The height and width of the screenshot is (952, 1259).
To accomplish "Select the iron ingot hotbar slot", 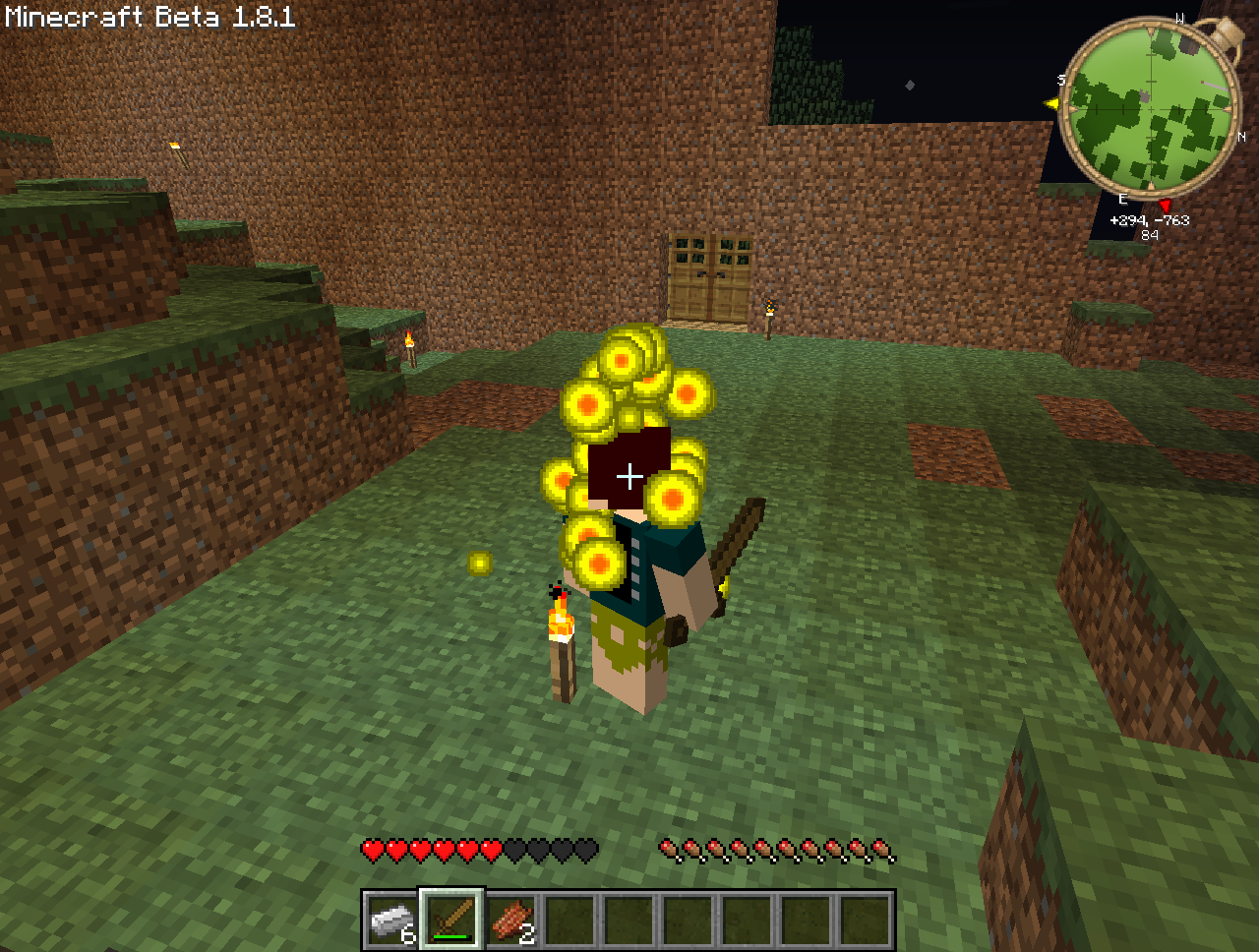I will (x=392, y=921).
